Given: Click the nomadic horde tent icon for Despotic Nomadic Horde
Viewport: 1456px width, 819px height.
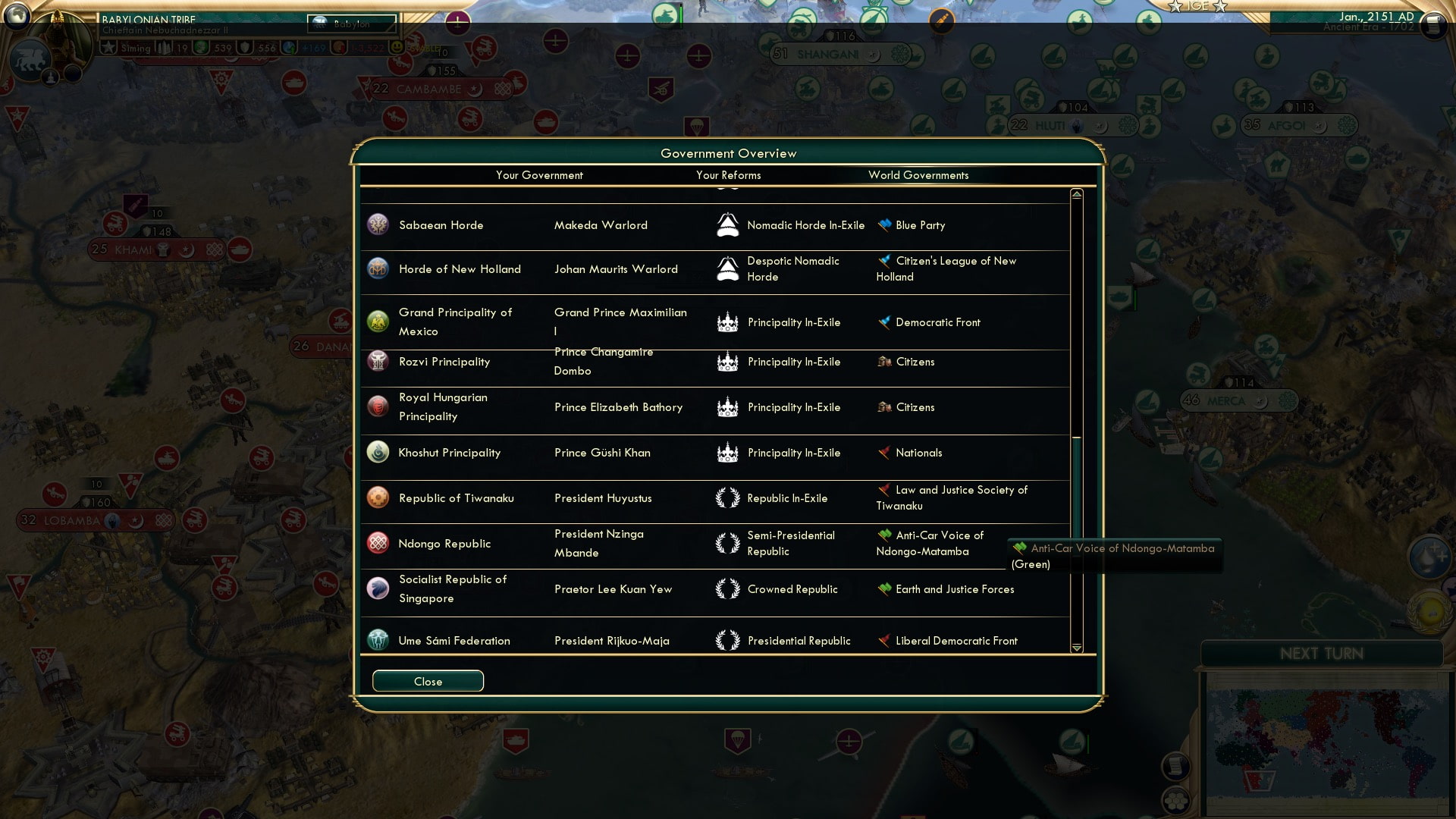Looking at the screenshot, I should point(729,268).
